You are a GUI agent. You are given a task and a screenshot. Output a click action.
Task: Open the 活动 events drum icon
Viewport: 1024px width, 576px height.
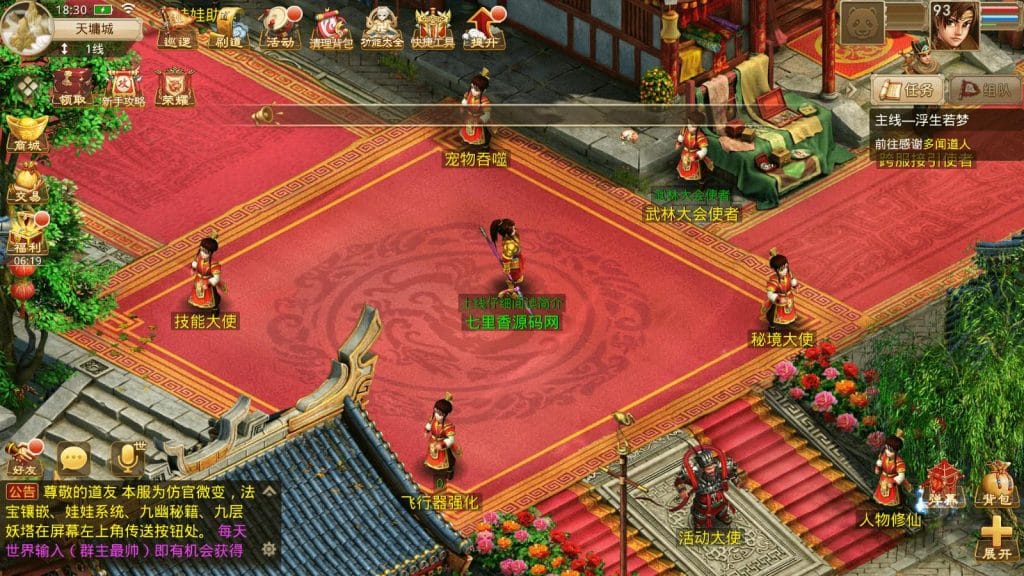tap(279, 27)
